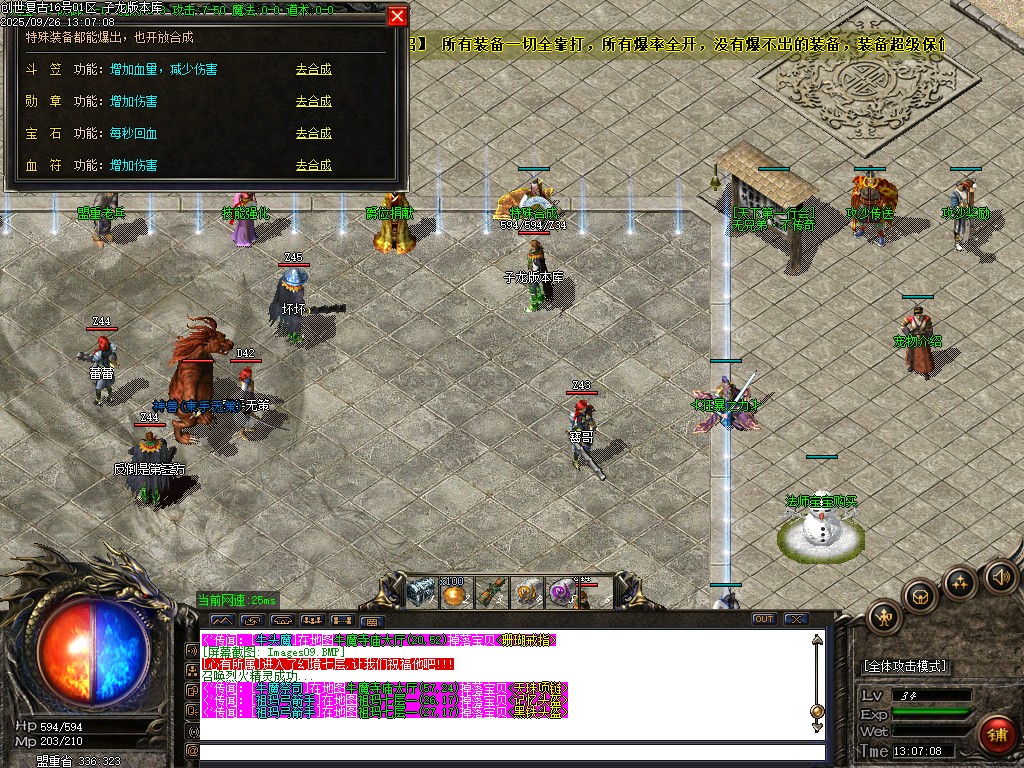This screenshot has height=768, width=1024.
Task: Open the bag chest icon
Action: (x=920, y=596)
